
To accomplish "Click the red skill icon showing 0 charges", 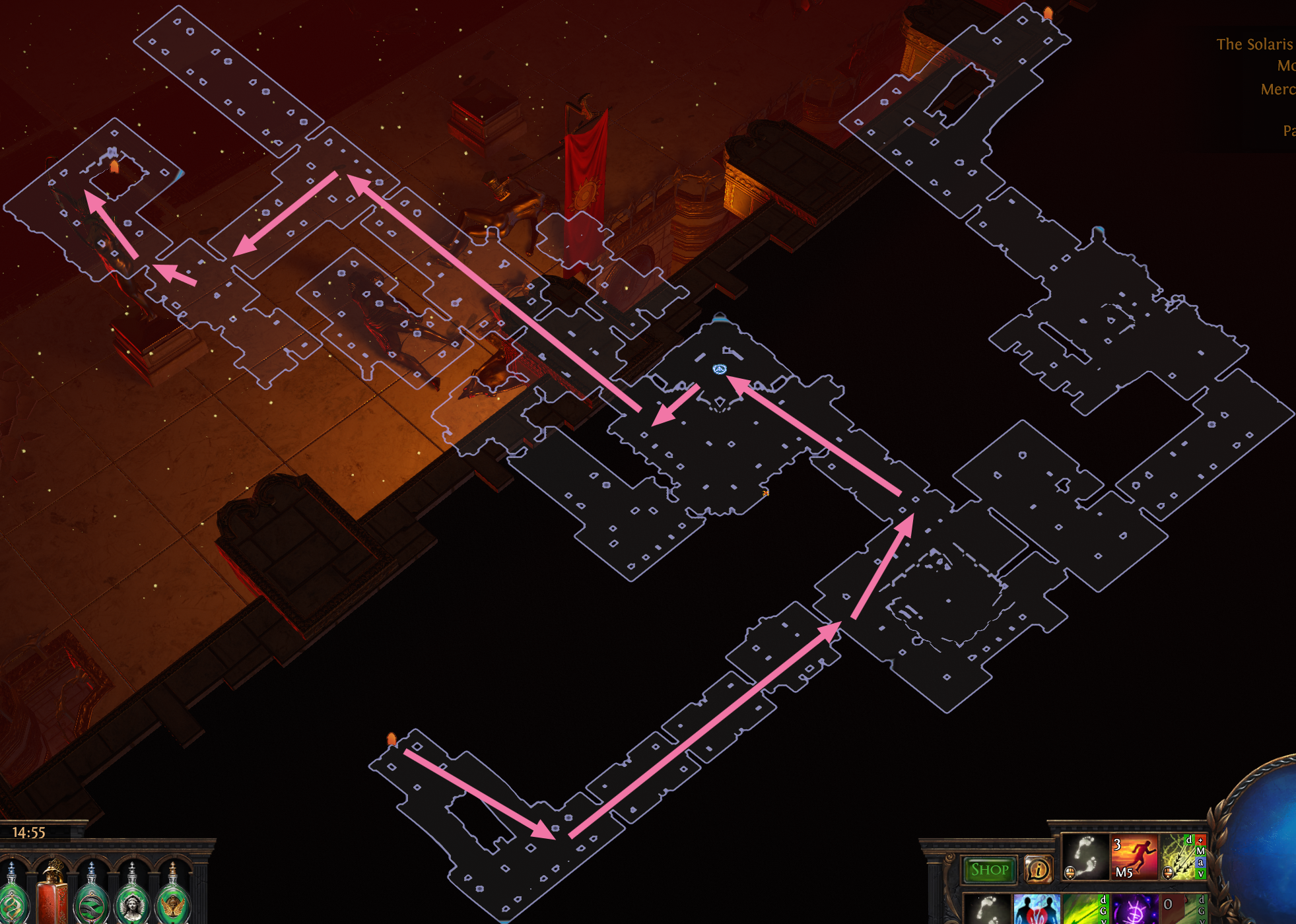I will [x=1178, y=909].
